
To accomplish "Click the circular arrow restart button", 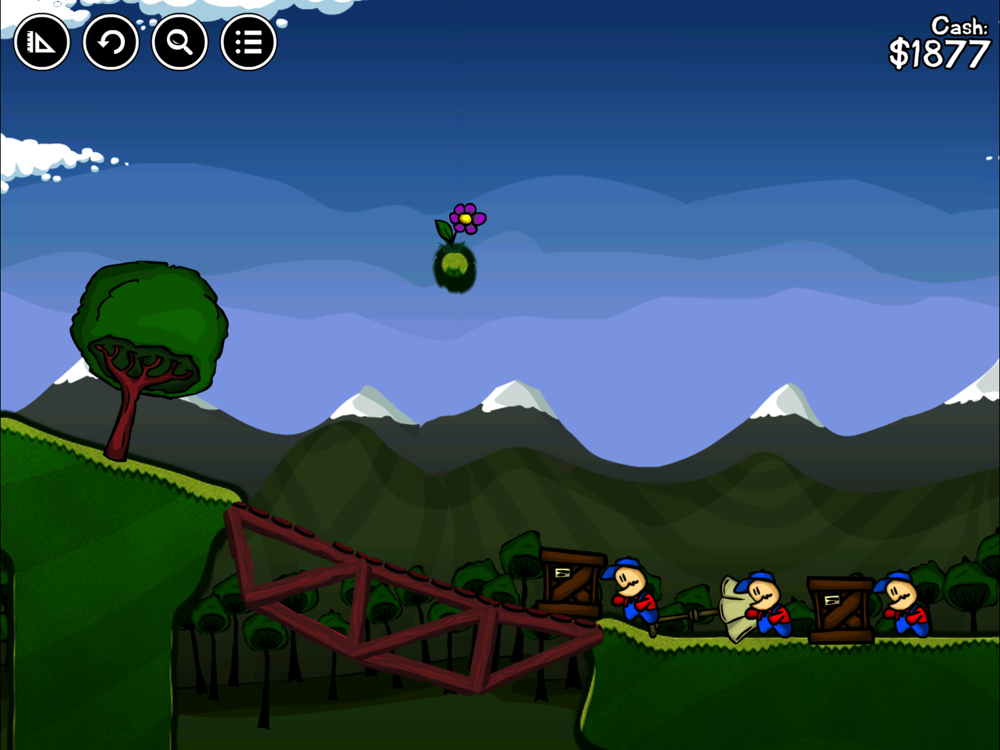I will [111, 42].
